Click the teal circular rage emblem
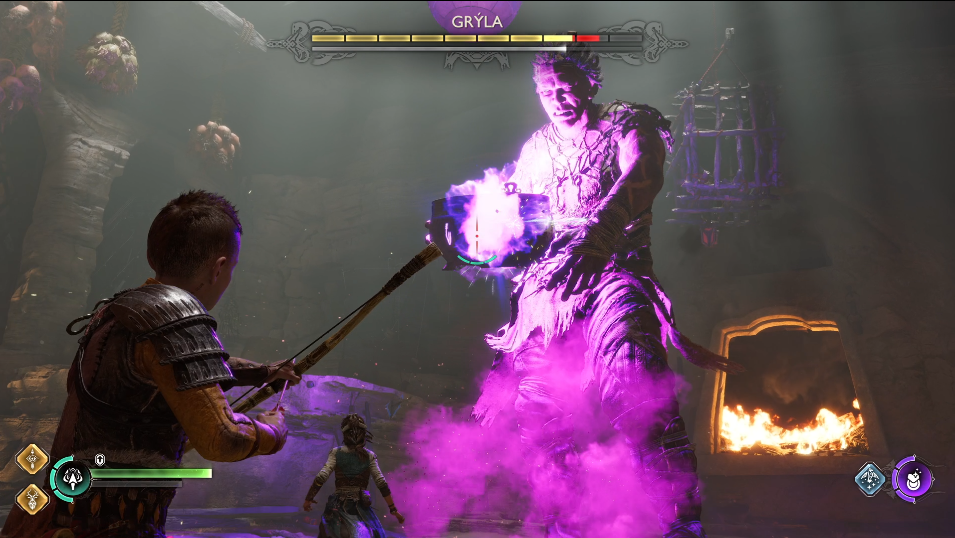This screenshot has height=538, width=955. [x=72, y=477]
